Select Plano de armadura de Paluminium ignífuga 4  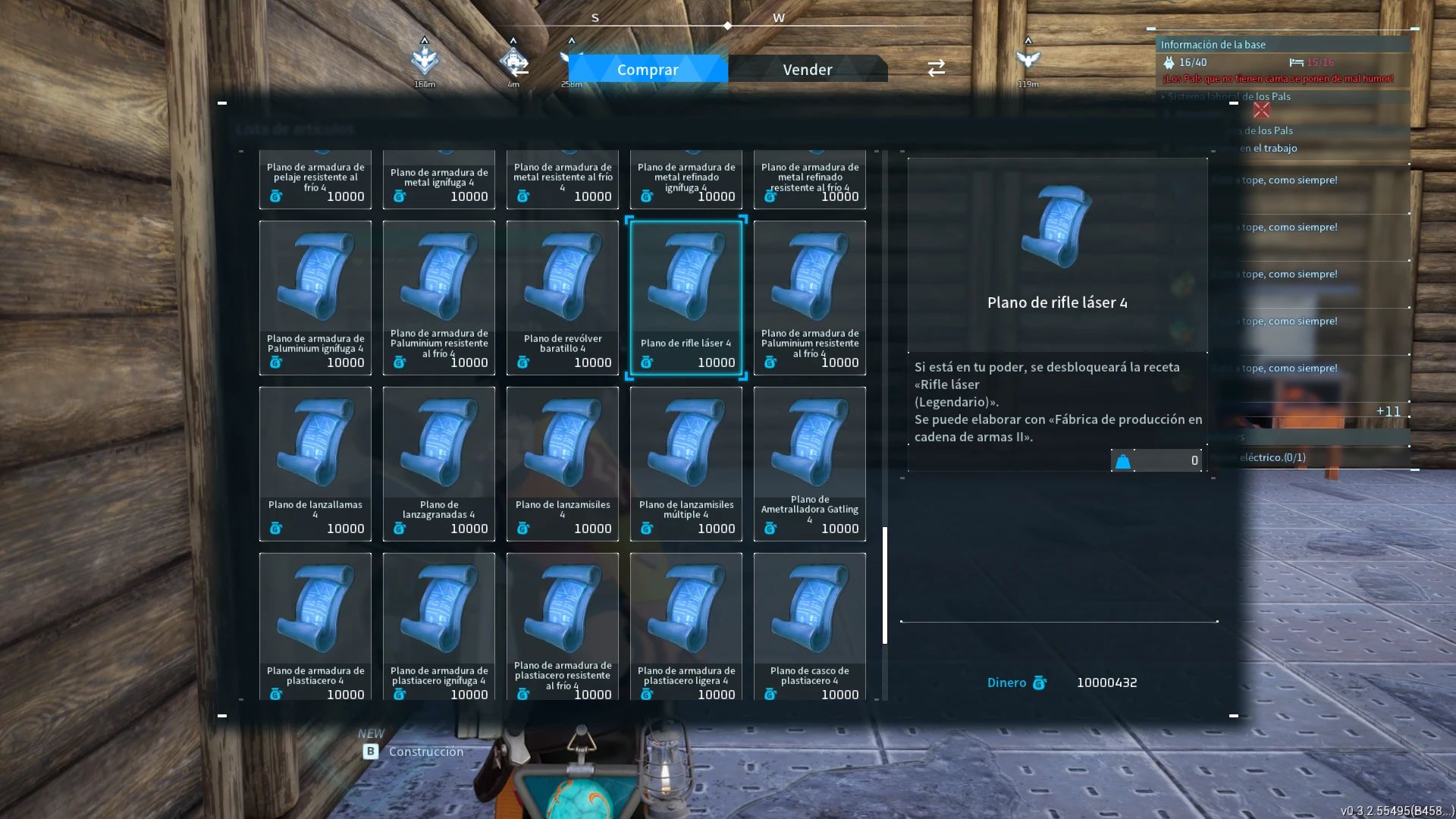coord(315,297)
